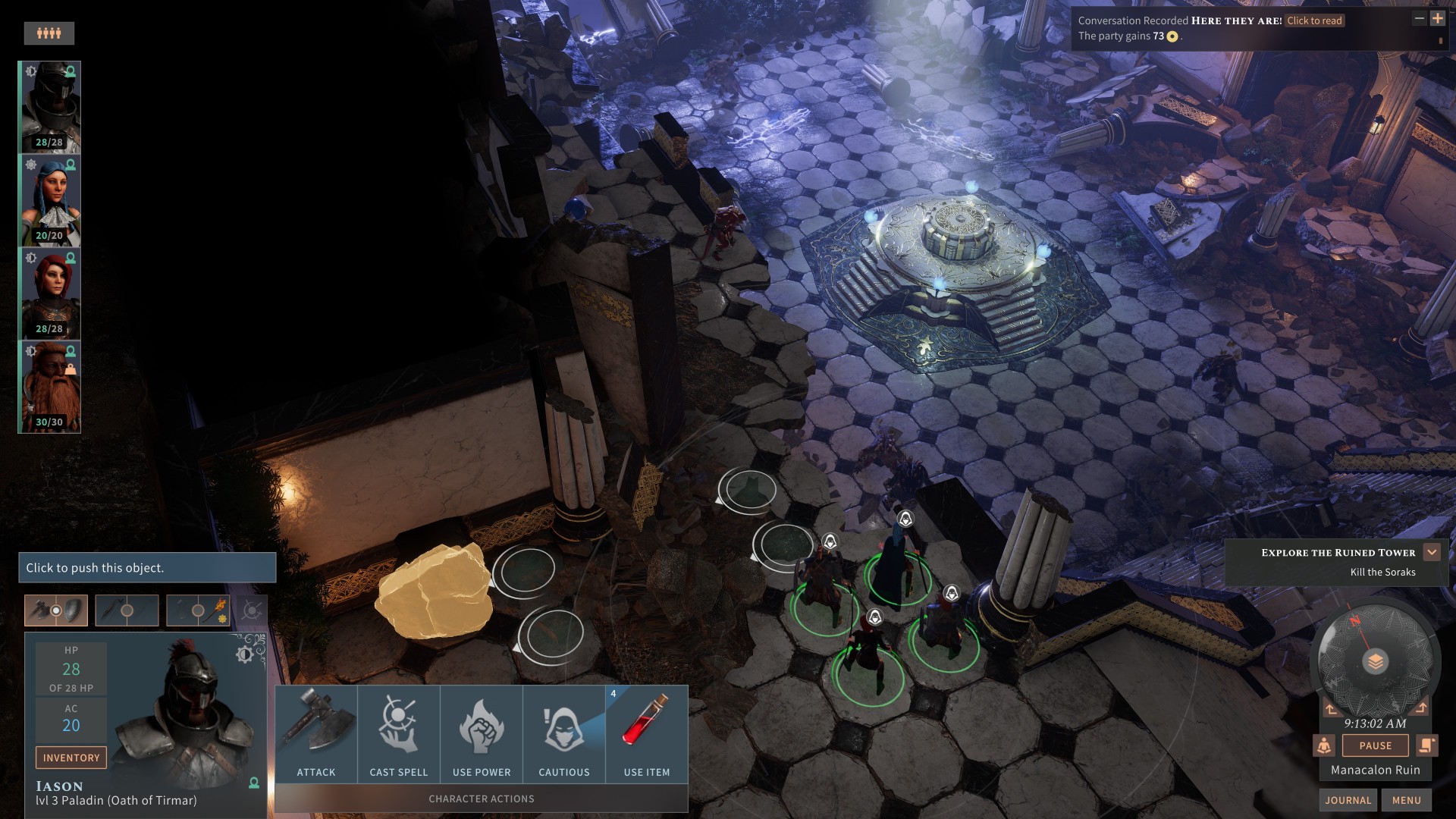Toggle Cautious mode
Viewport: 1456px width, 819px height.
[564, 734]
